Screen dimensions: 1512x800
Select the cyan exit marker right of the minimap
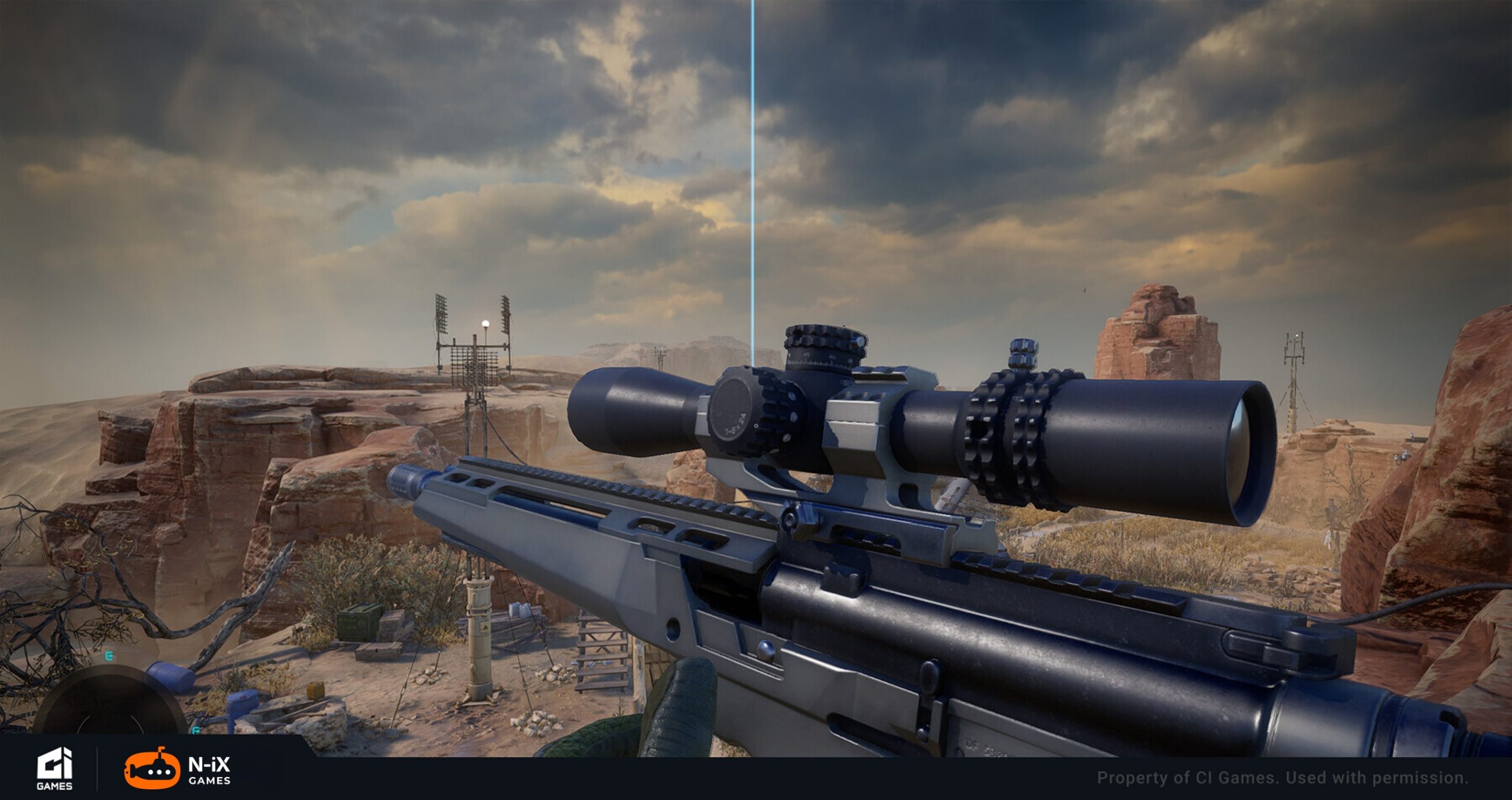tap(195, 731)
